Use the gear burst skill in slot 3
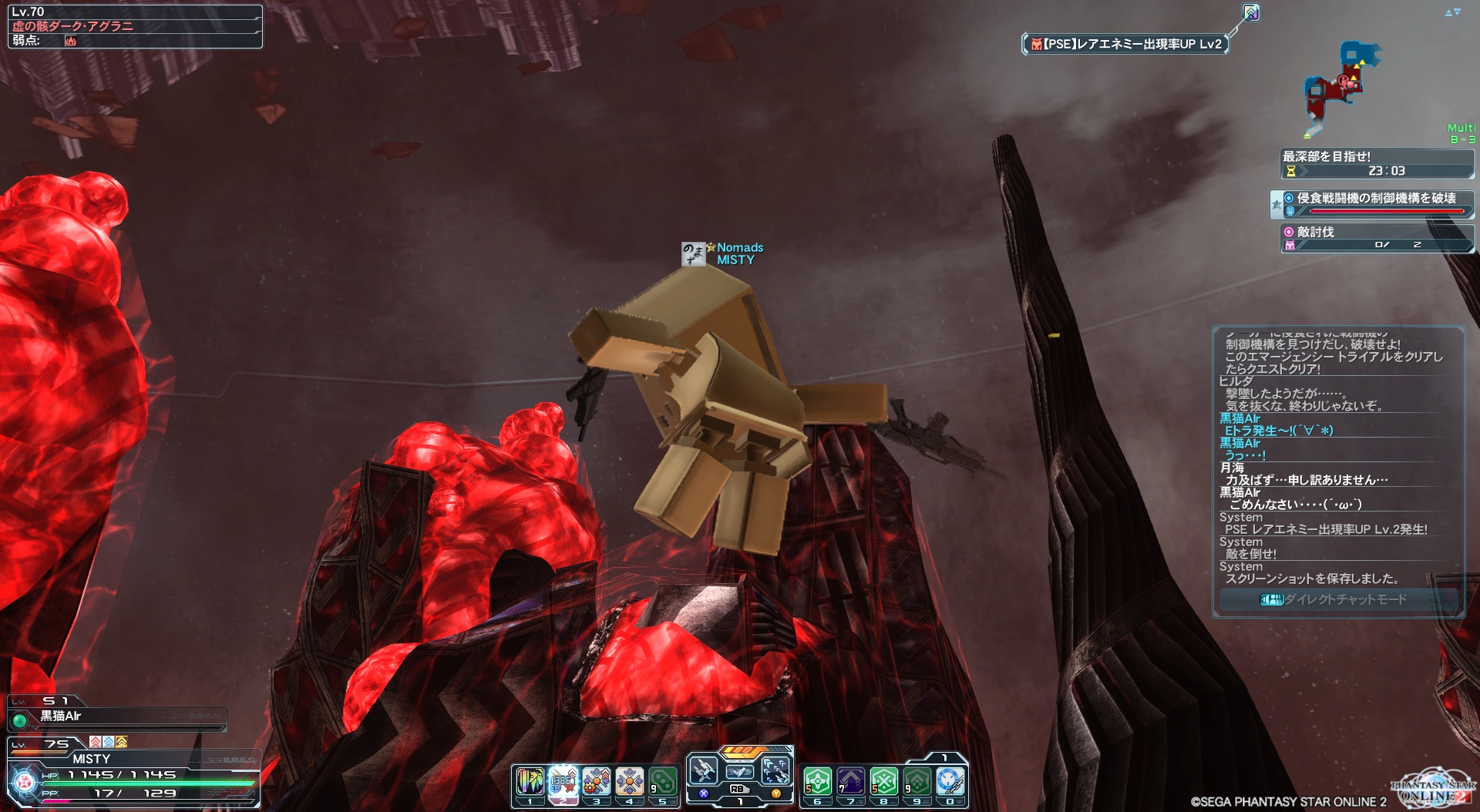 (597, 782)
